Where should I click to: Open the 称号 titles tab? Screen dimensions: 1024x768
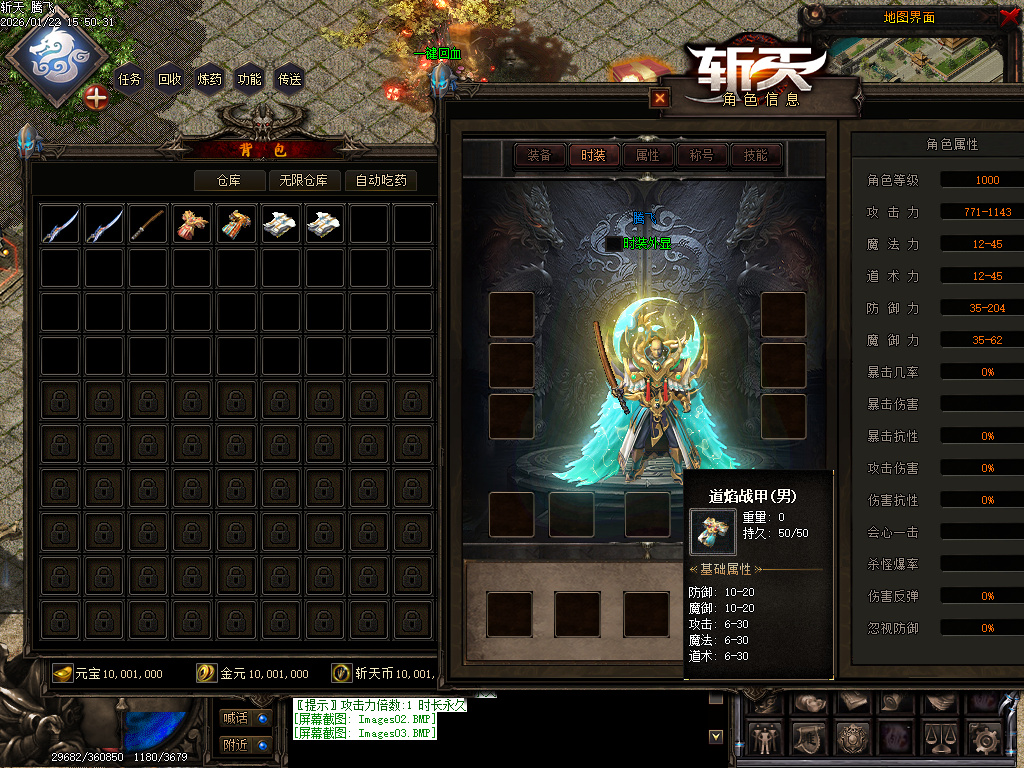tap(701, 155)
